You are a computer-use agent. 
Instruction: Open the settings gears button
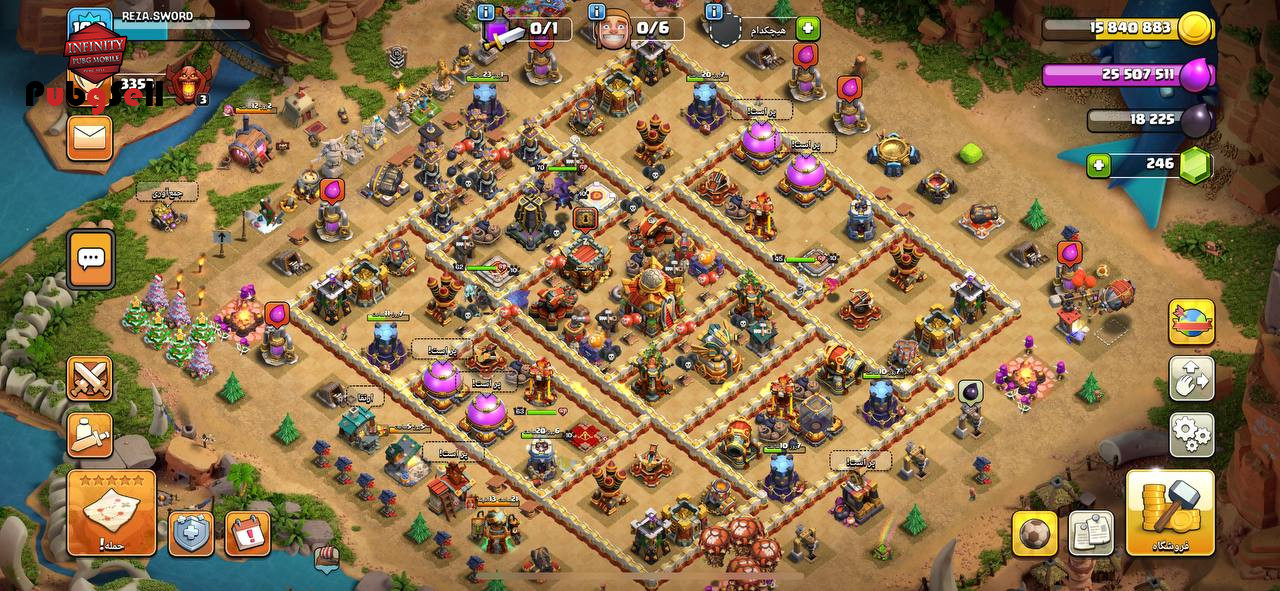click(1192, 435)
